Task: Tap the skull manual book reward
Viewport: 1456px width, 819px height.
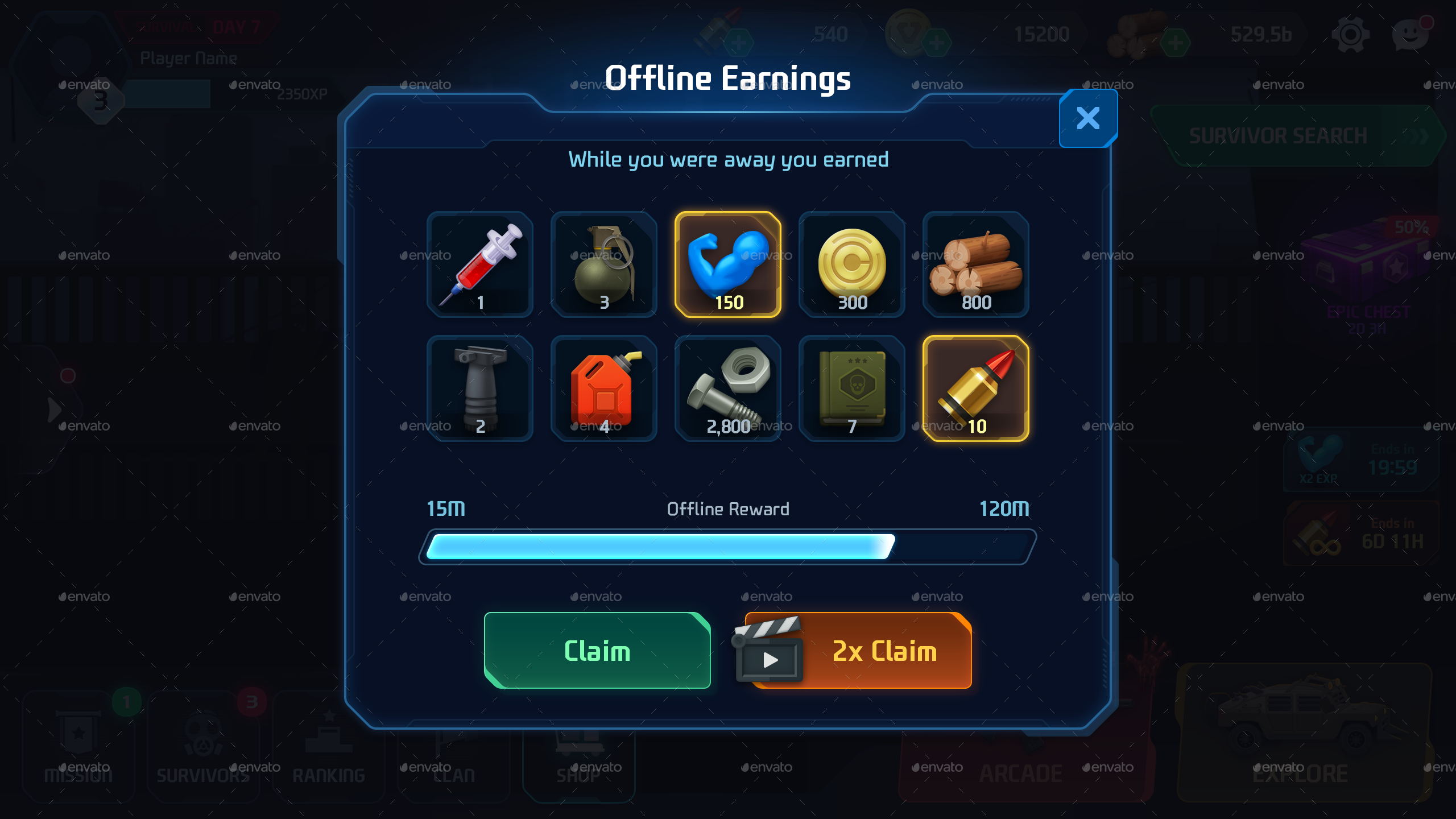Action: pos(852,388)
